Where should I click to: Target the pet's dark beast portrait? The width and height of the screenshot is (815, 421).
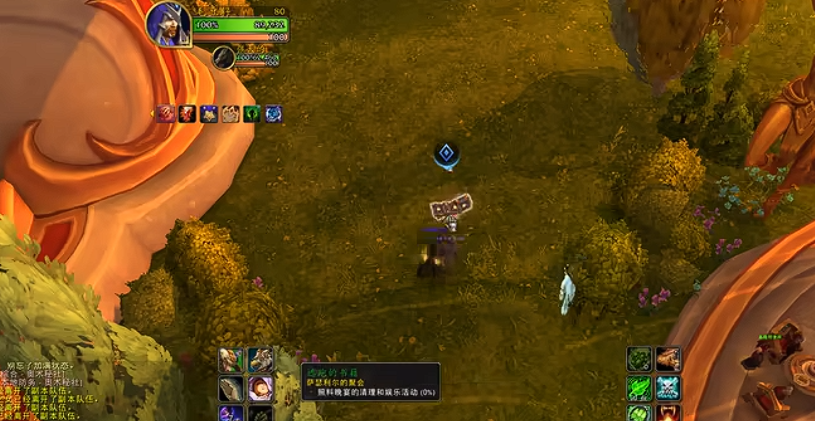pos(223,58)
